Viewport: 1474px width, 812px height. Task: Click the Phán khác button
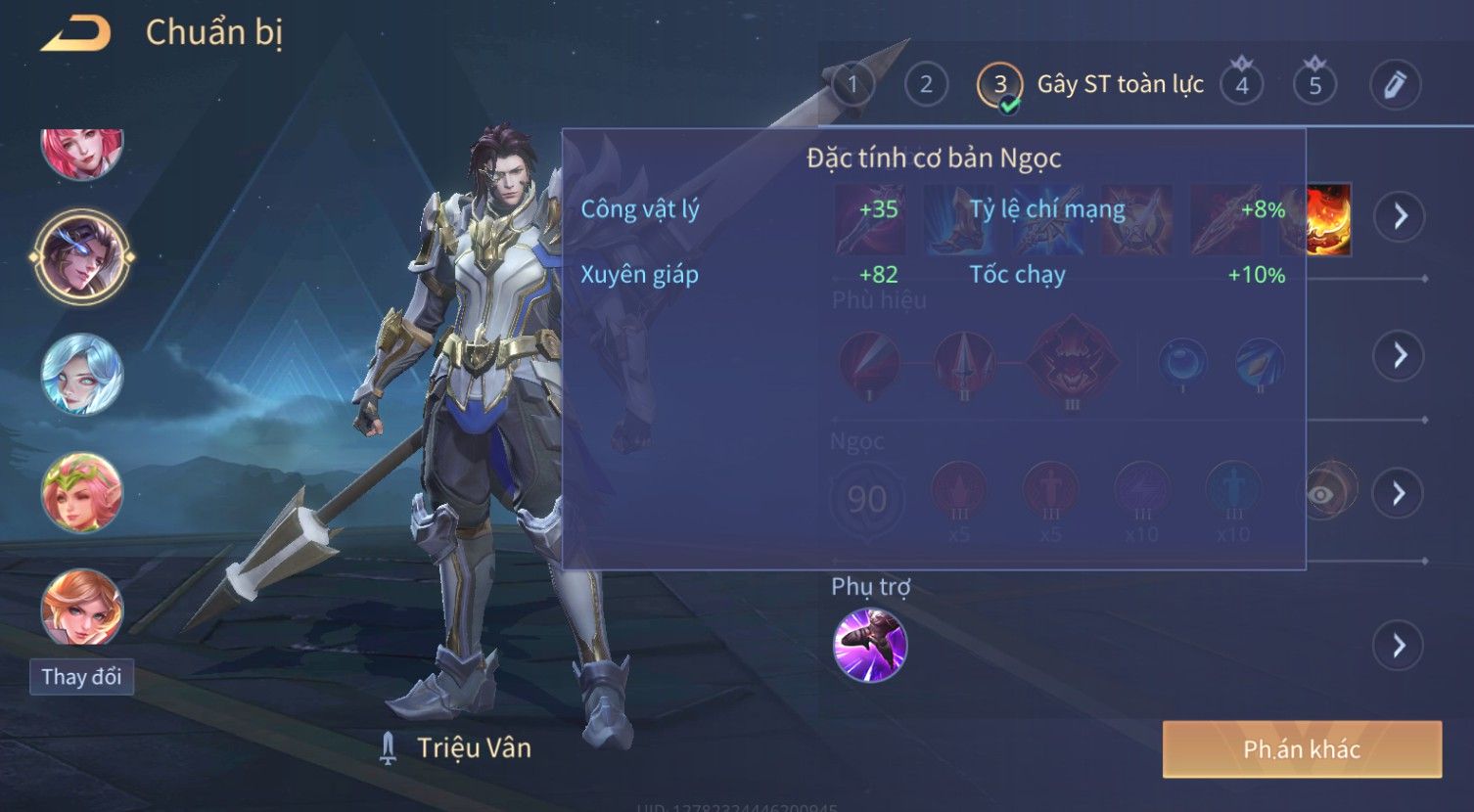(x=1302, y=749)
